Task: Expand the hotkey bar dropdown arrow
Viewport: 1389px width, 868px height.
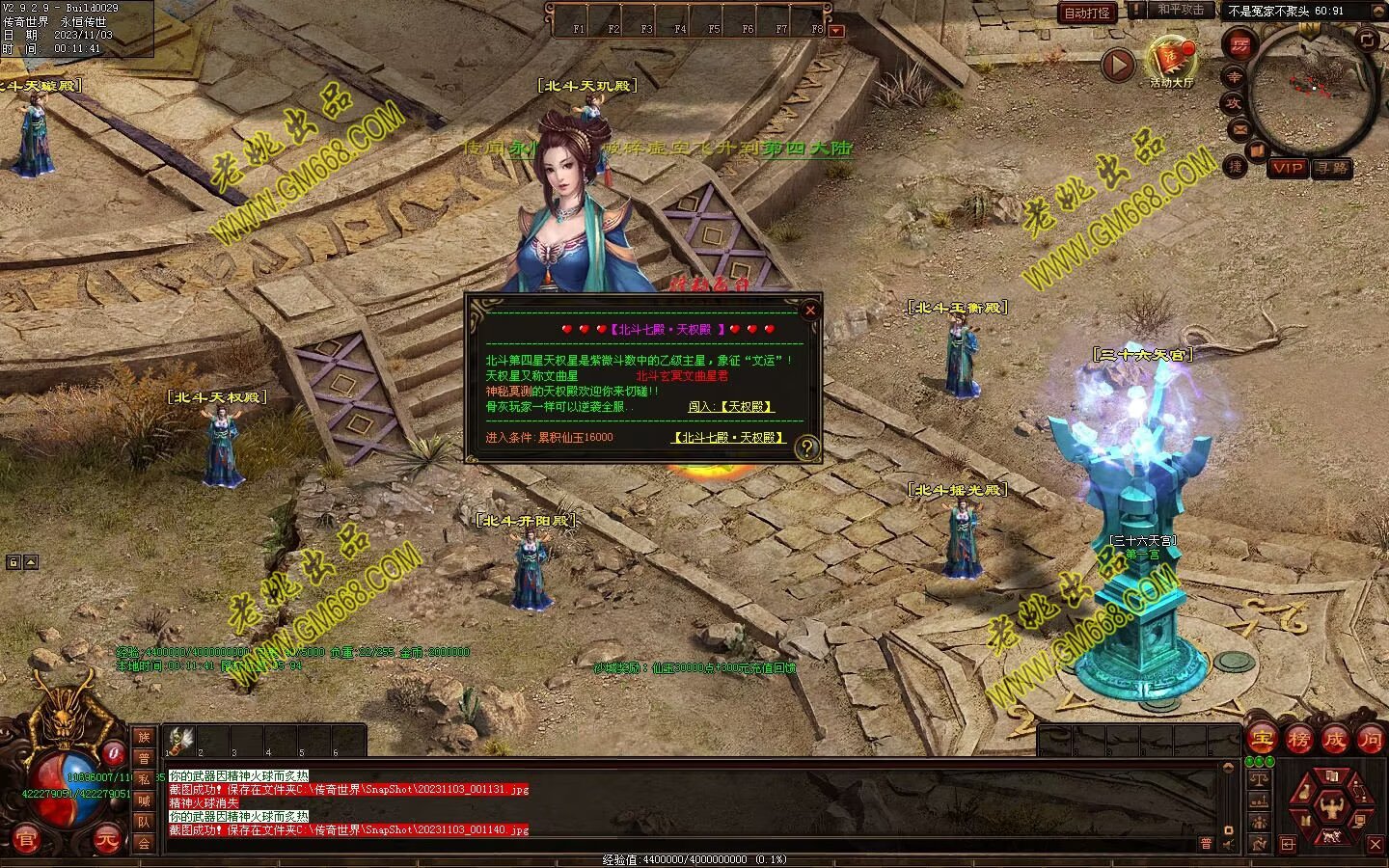Action: click(836, 30)
